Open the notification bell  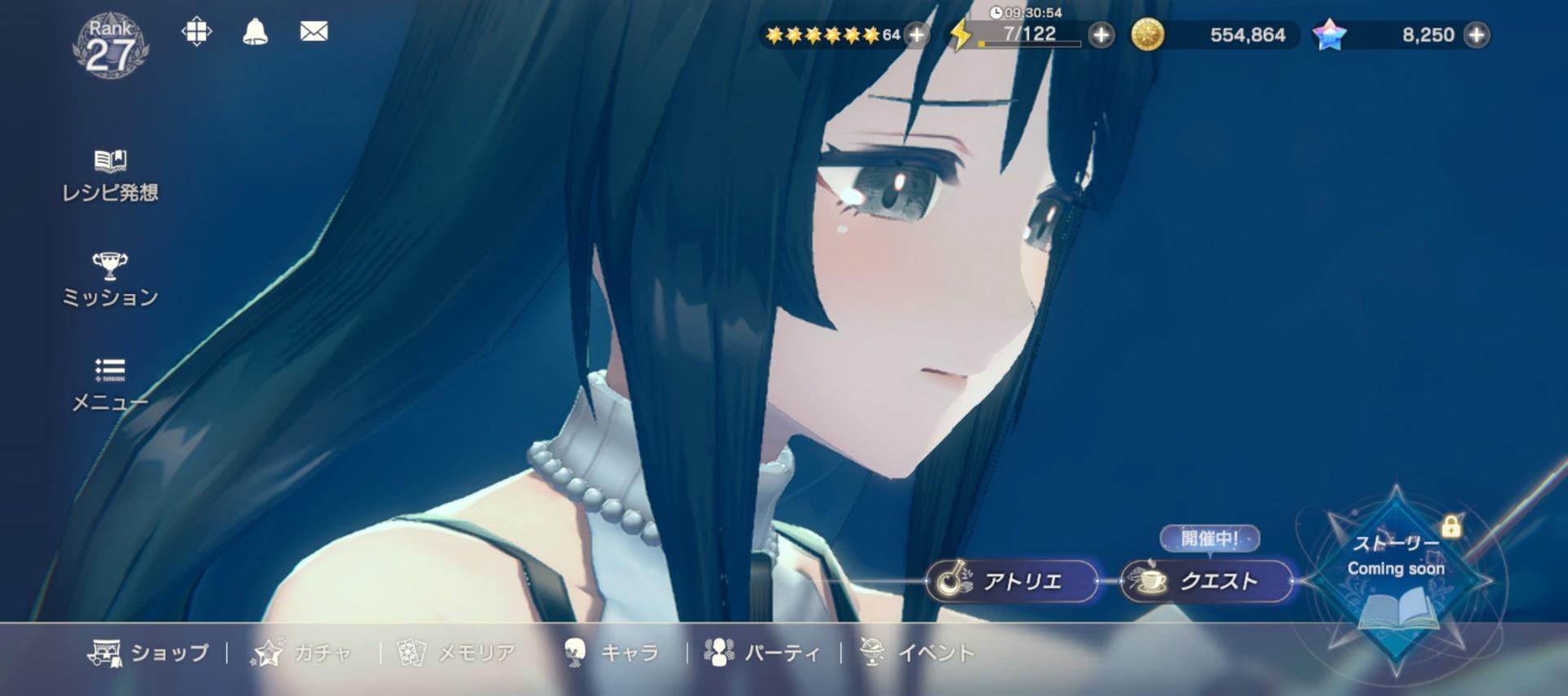[x=255, y=32]
